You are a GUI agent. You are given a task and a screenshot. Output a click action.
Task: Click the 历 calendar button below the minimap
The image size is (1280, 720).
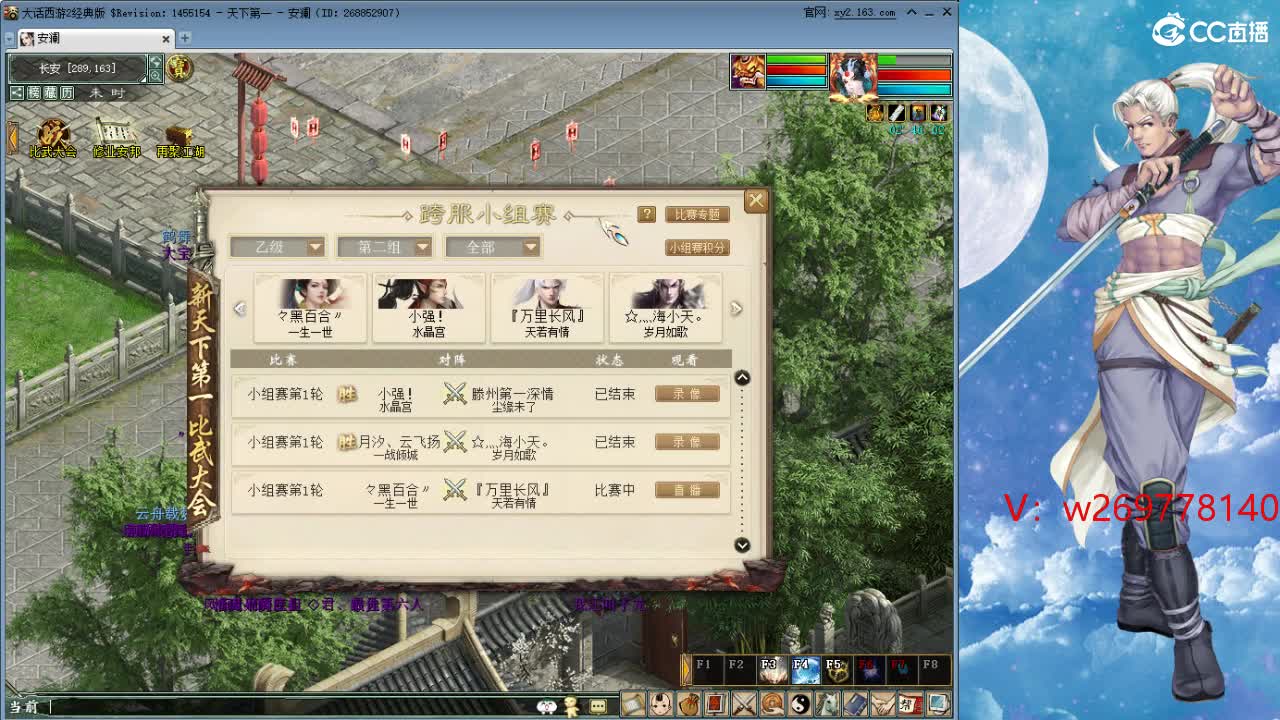67,92
